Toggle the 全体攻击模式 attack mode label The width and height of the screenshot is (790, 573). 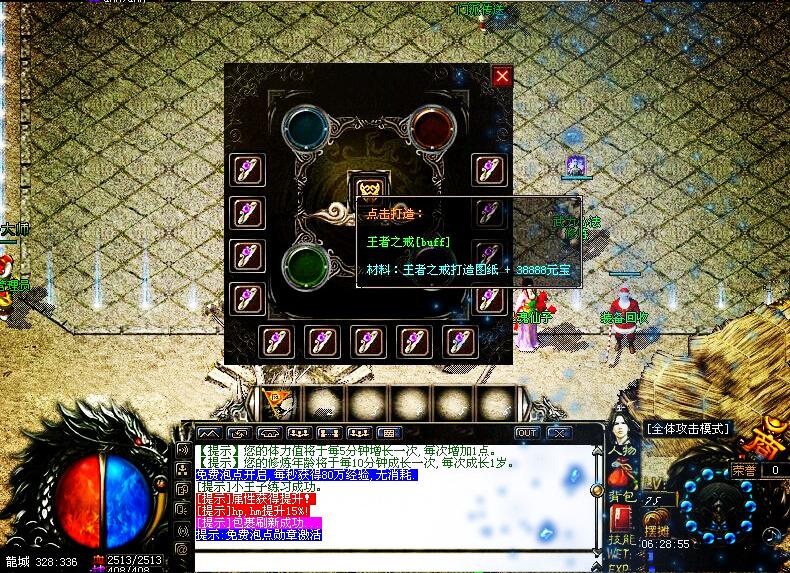[688, 428]
